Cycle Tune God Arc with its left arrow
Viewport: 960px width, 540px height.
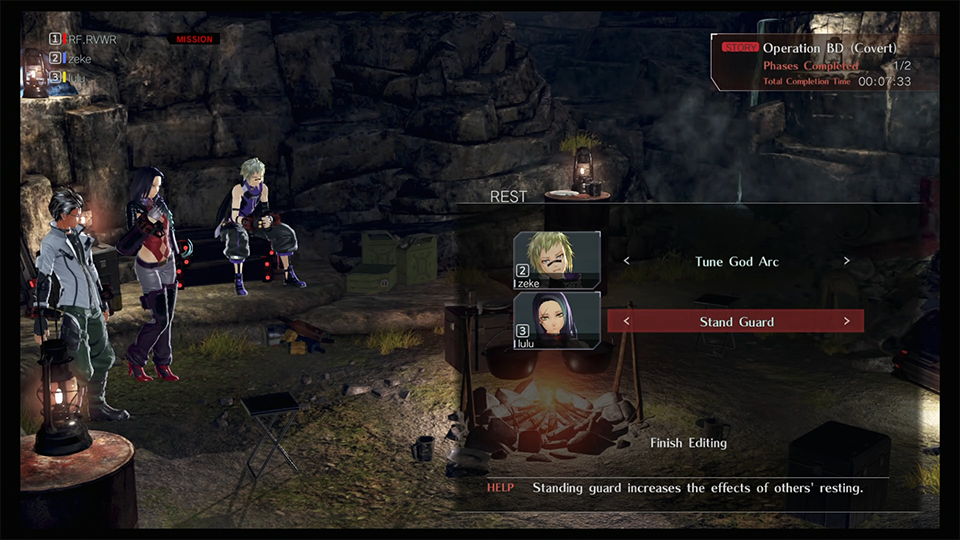627,261
